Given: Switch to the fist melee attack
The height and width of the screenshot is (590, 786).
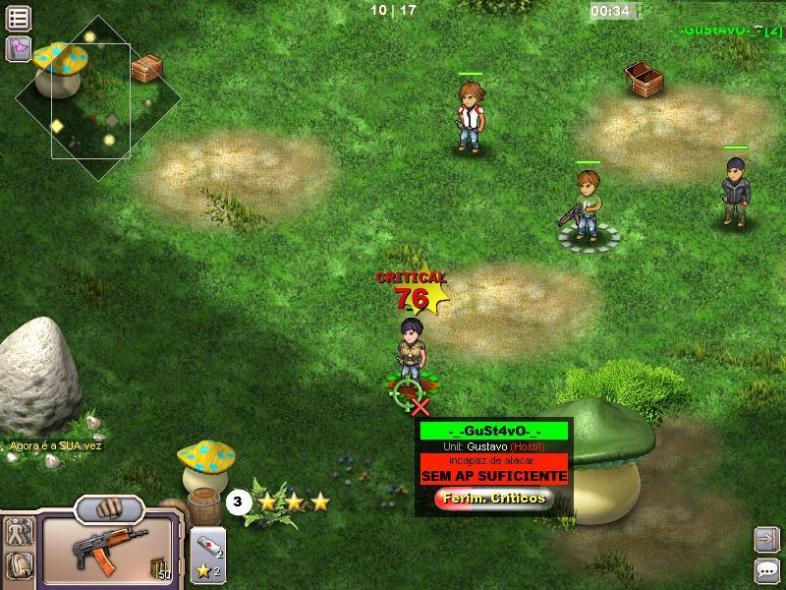Looking at the screenshot, I should 110,508.
